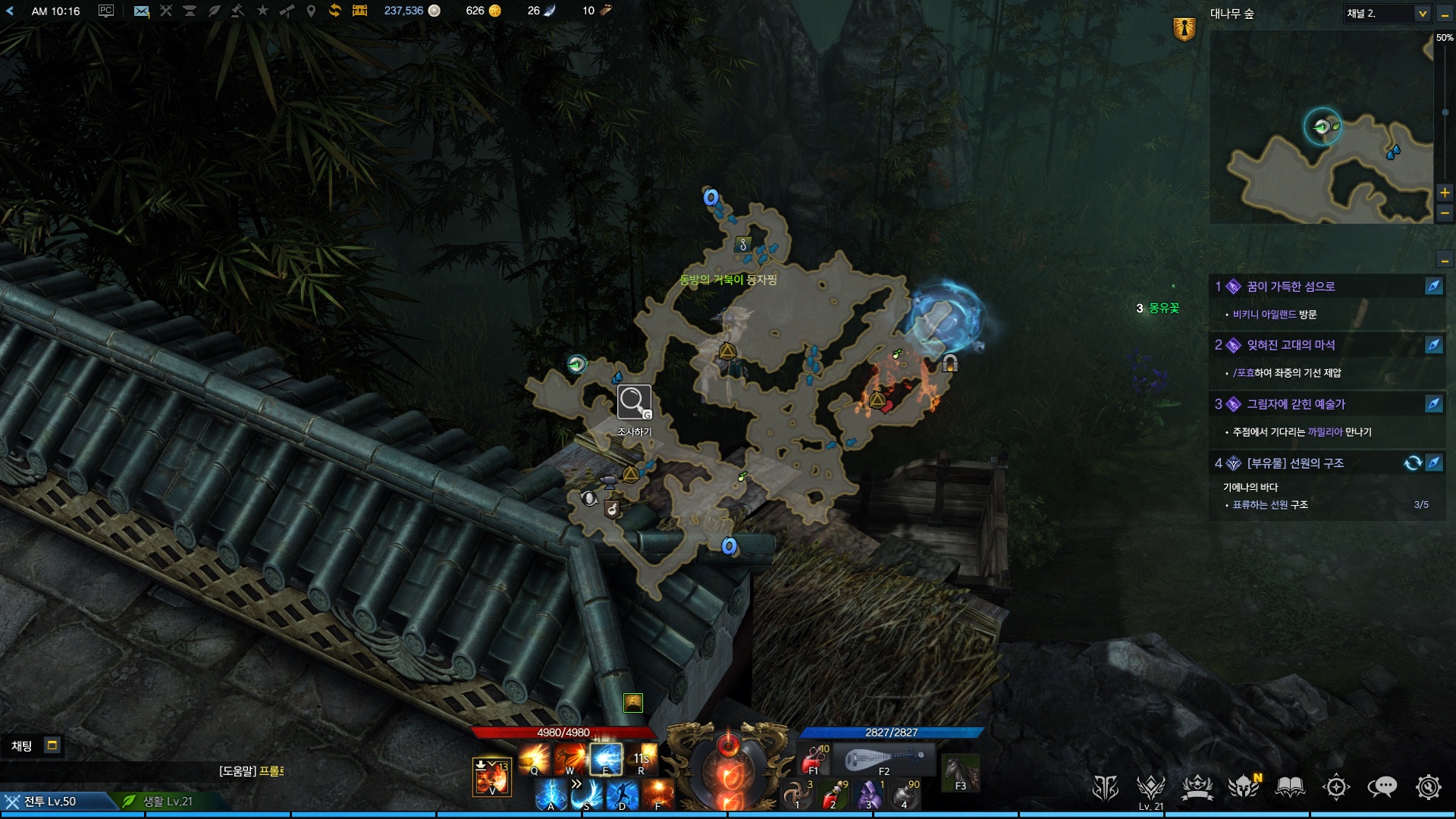This screenshot has height=819, width=1456.
Task: Zoom out the minimap with minus button
Action: pos(1445,214)
